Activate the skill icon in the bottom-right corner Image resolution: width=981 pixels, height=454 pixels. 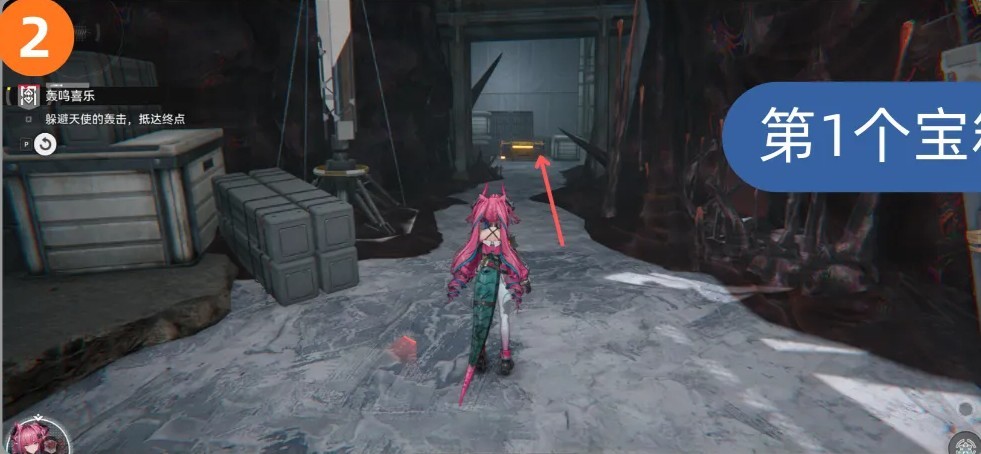[x=966, y=443]
